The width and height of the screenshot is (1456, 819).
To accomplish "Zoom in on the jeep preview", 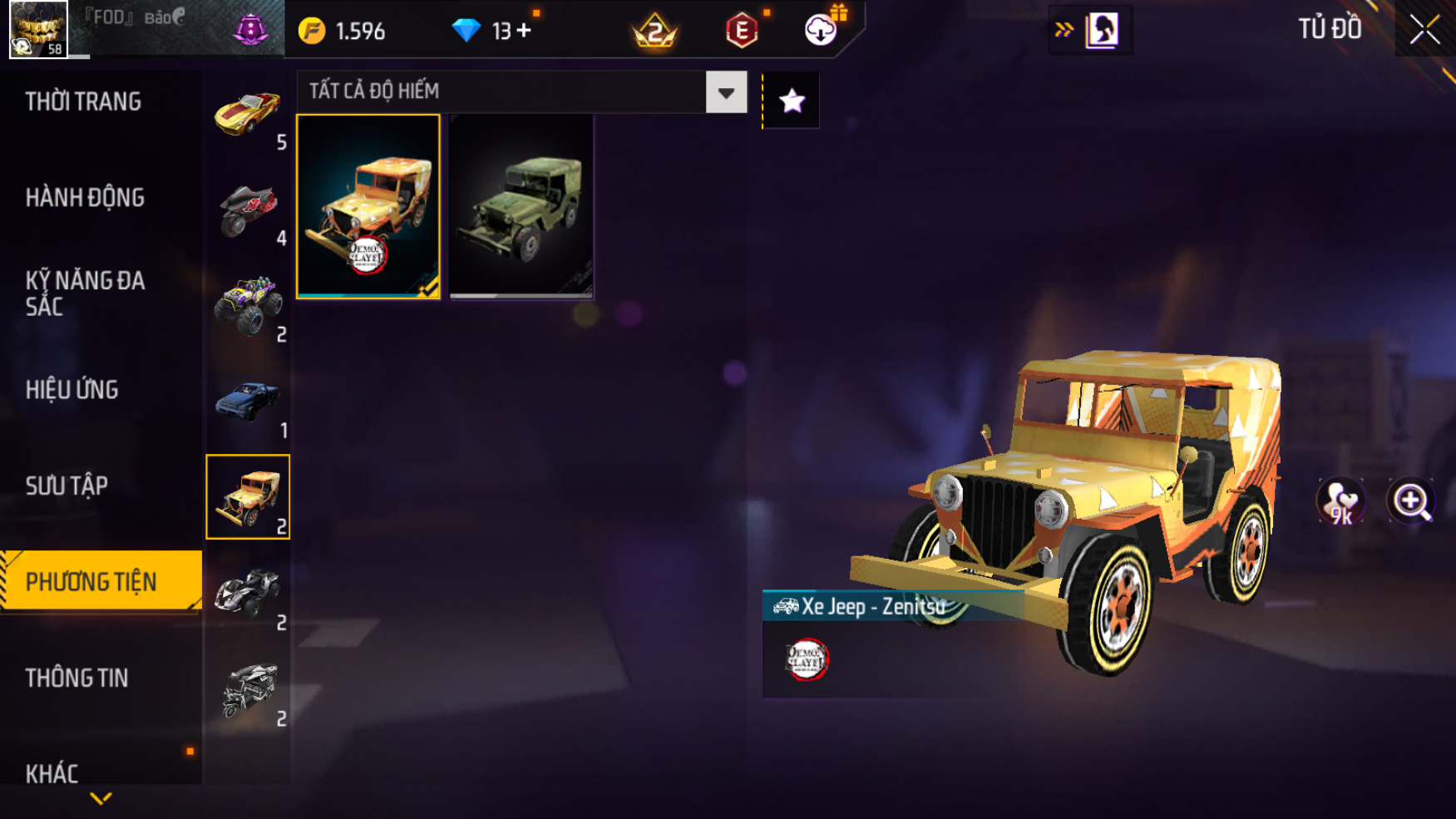I will [1411, 501].
